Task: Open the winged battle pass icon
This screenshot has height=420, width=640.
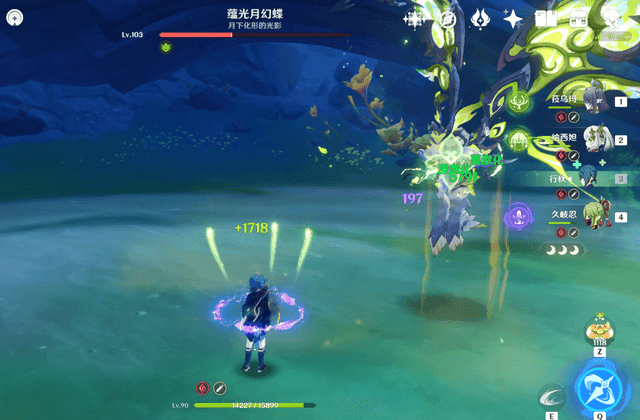Action: [480, 18]
